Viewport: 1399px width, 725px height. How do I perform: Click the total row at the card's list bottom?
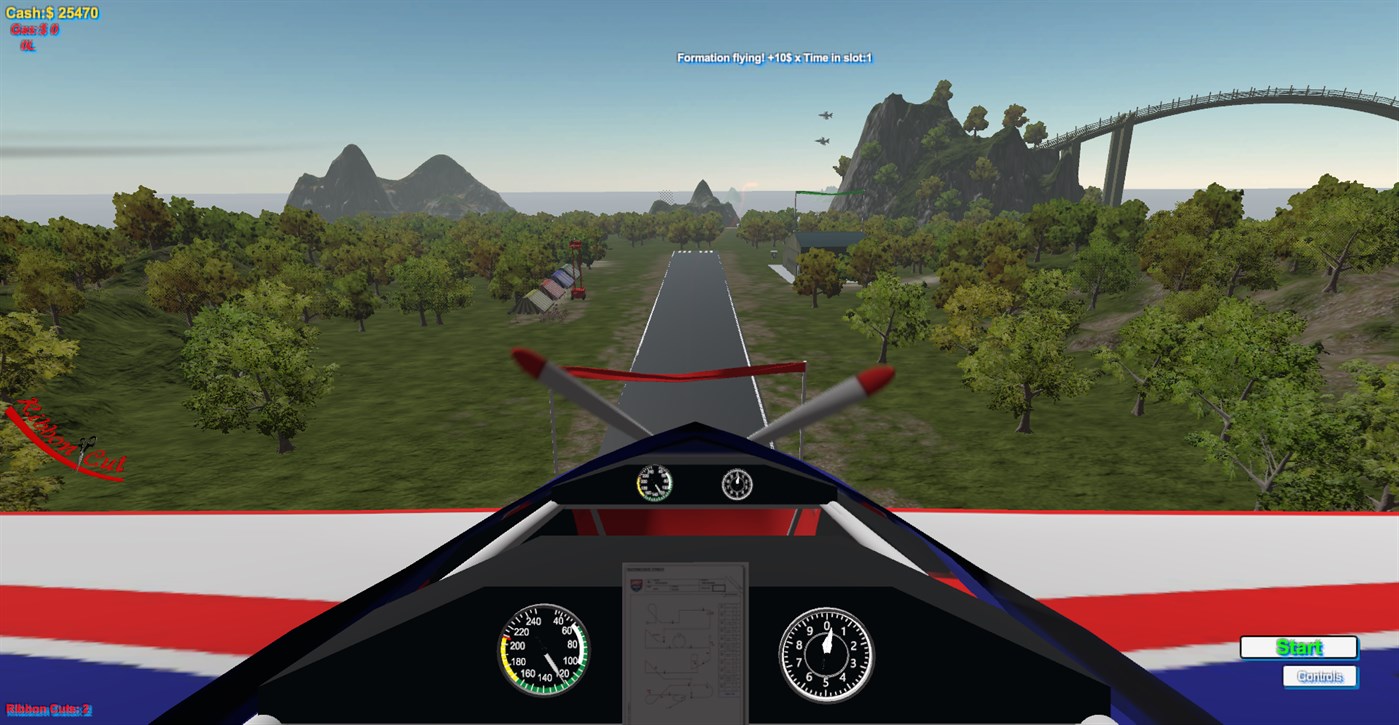(x=727, y=693)
